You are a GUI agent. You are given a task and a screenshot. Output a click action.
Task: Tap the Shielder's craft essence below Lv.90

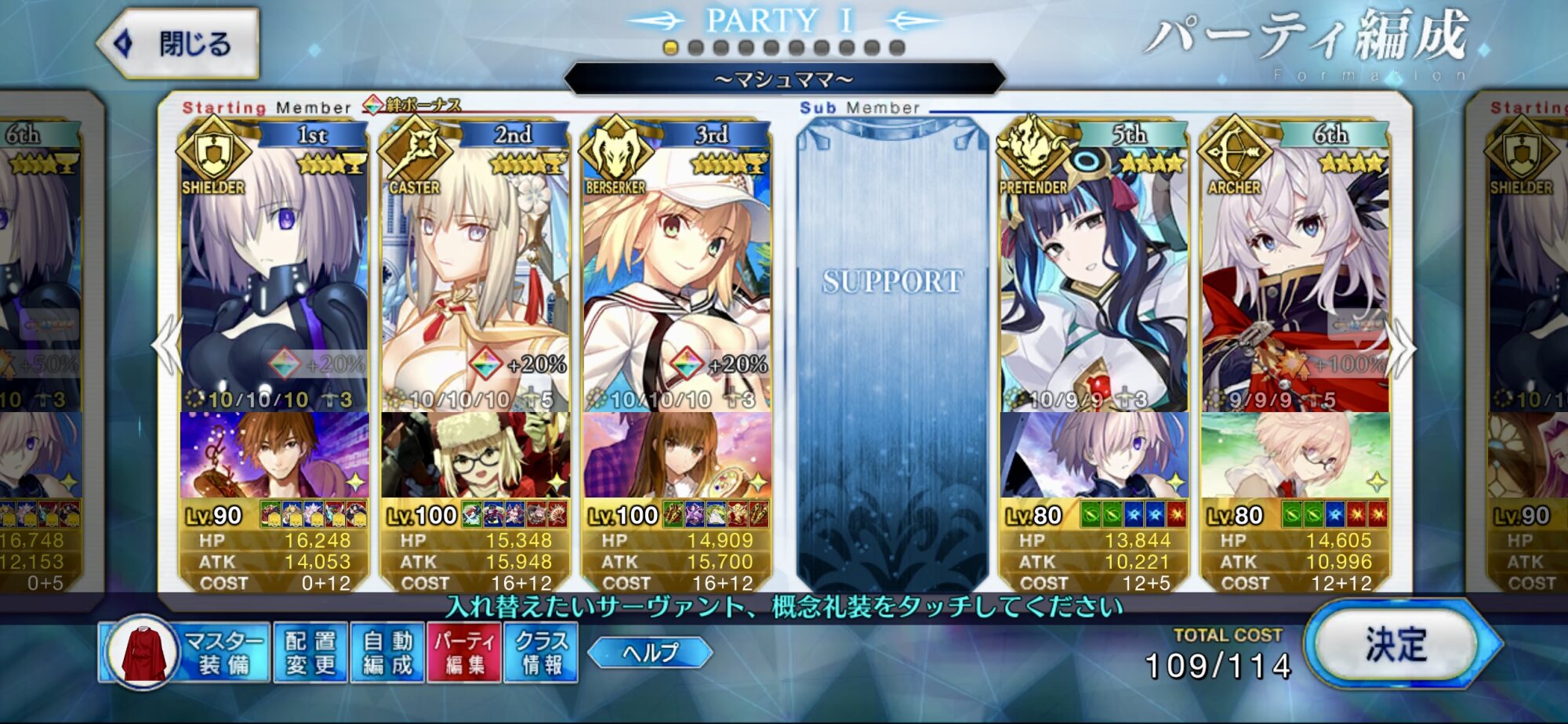click(x=274, y=454)
